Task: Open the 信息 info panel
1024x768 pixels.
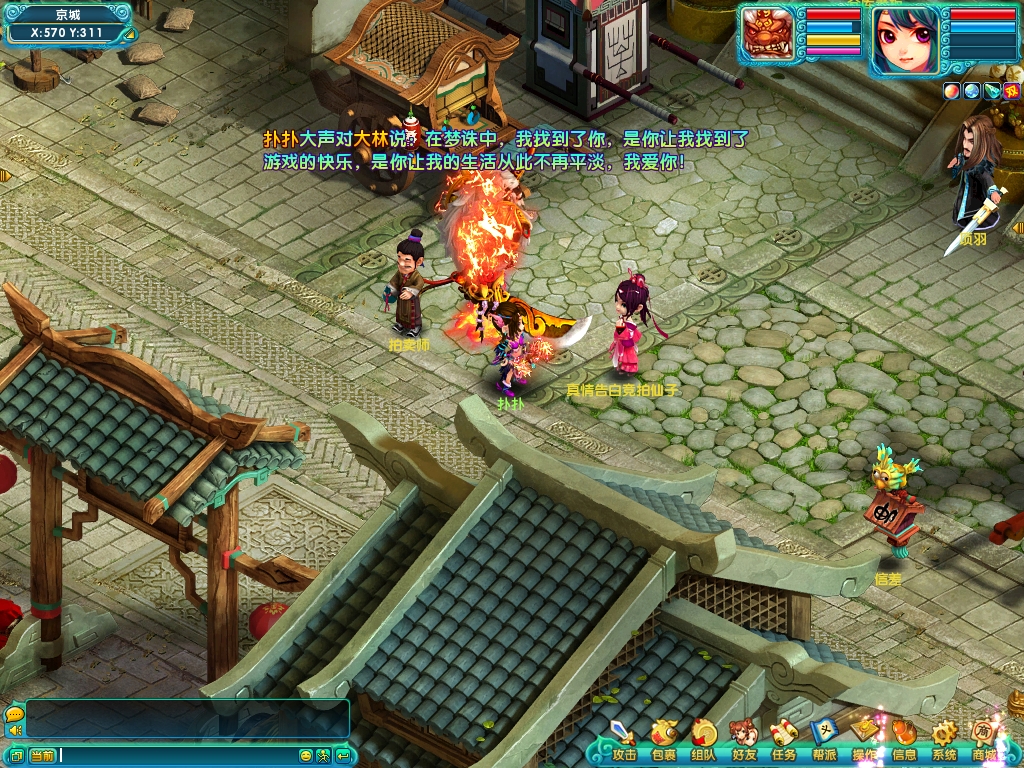Action: point(904,740)
